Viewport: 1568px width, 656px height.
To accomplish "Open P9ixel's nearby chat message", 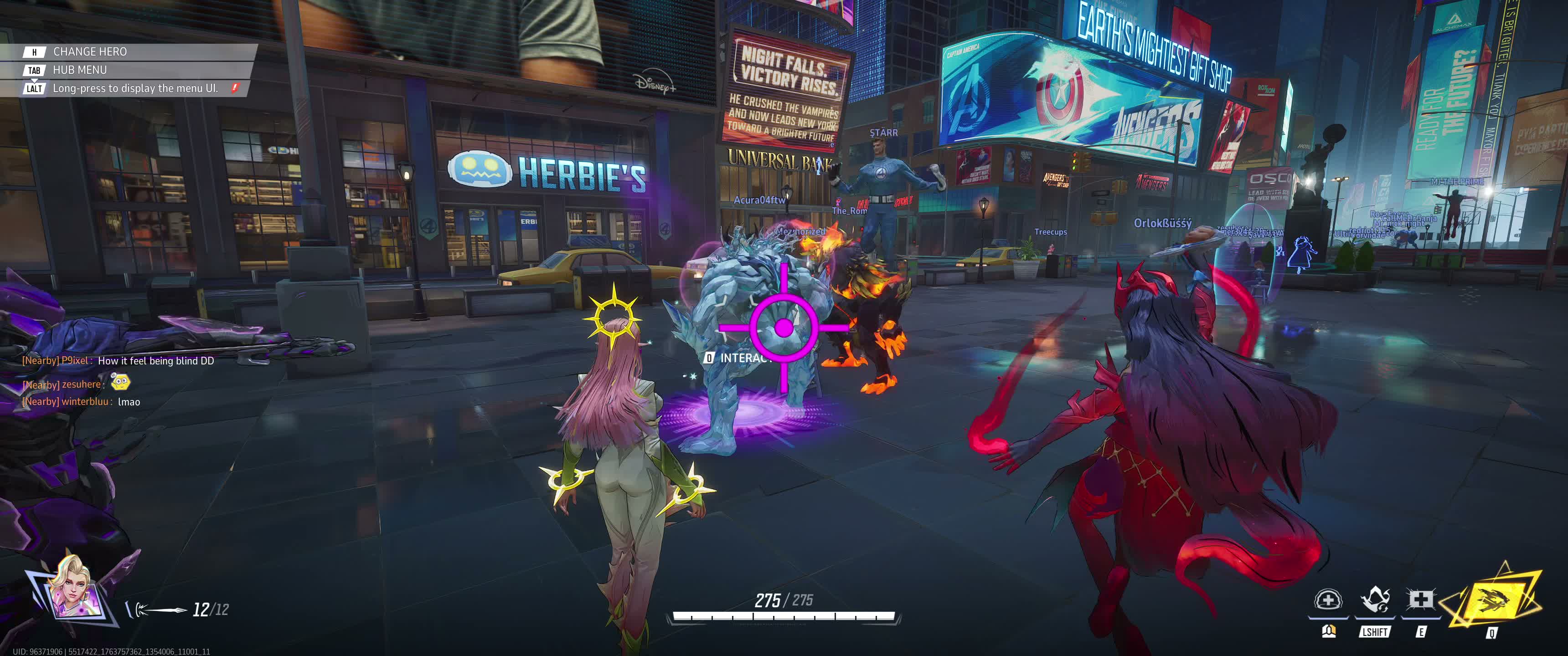I will point(118,361).
